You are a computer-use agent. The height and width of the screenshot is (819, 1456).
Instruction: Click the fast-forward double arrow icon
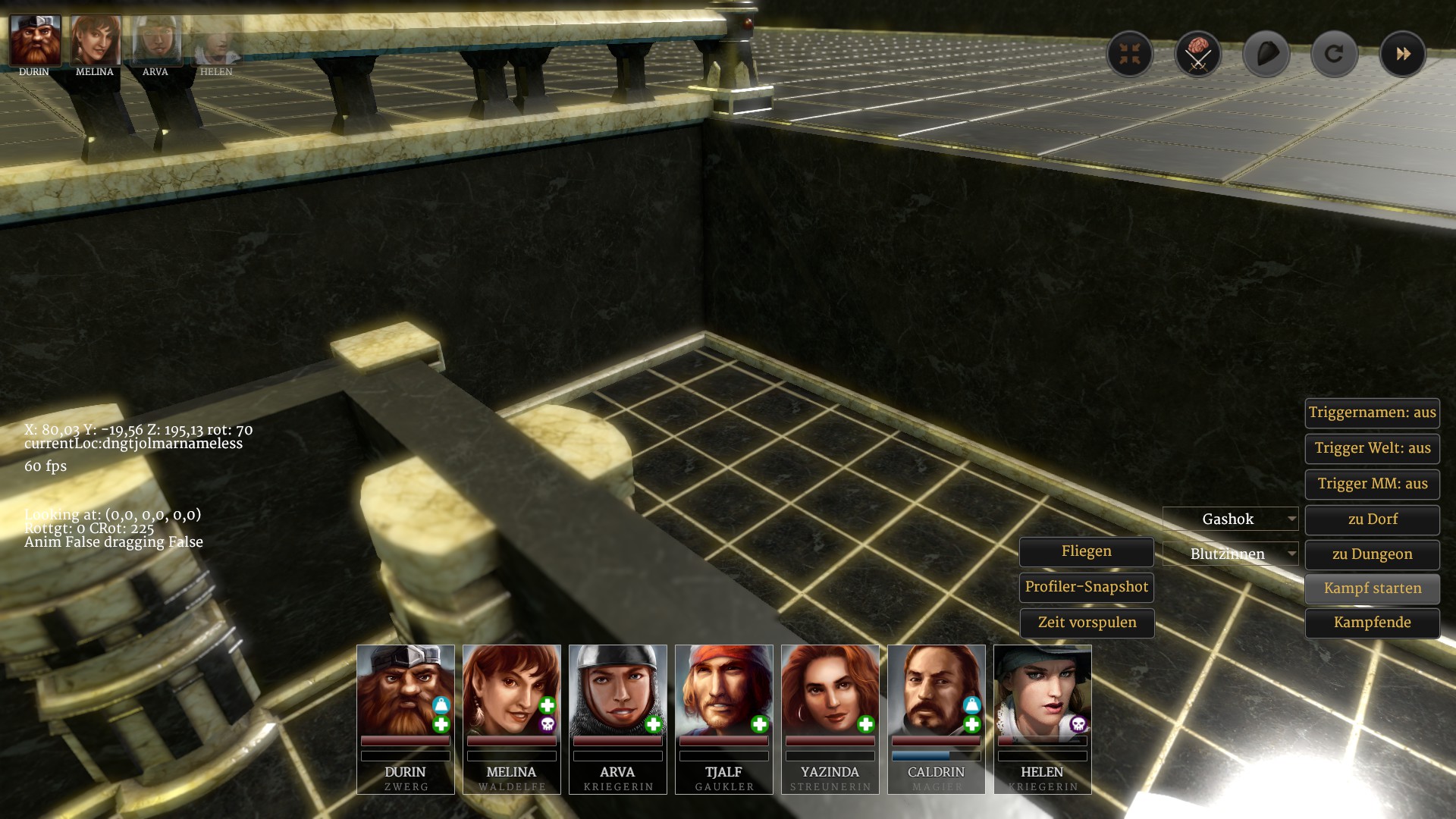tap(1402, 54)
